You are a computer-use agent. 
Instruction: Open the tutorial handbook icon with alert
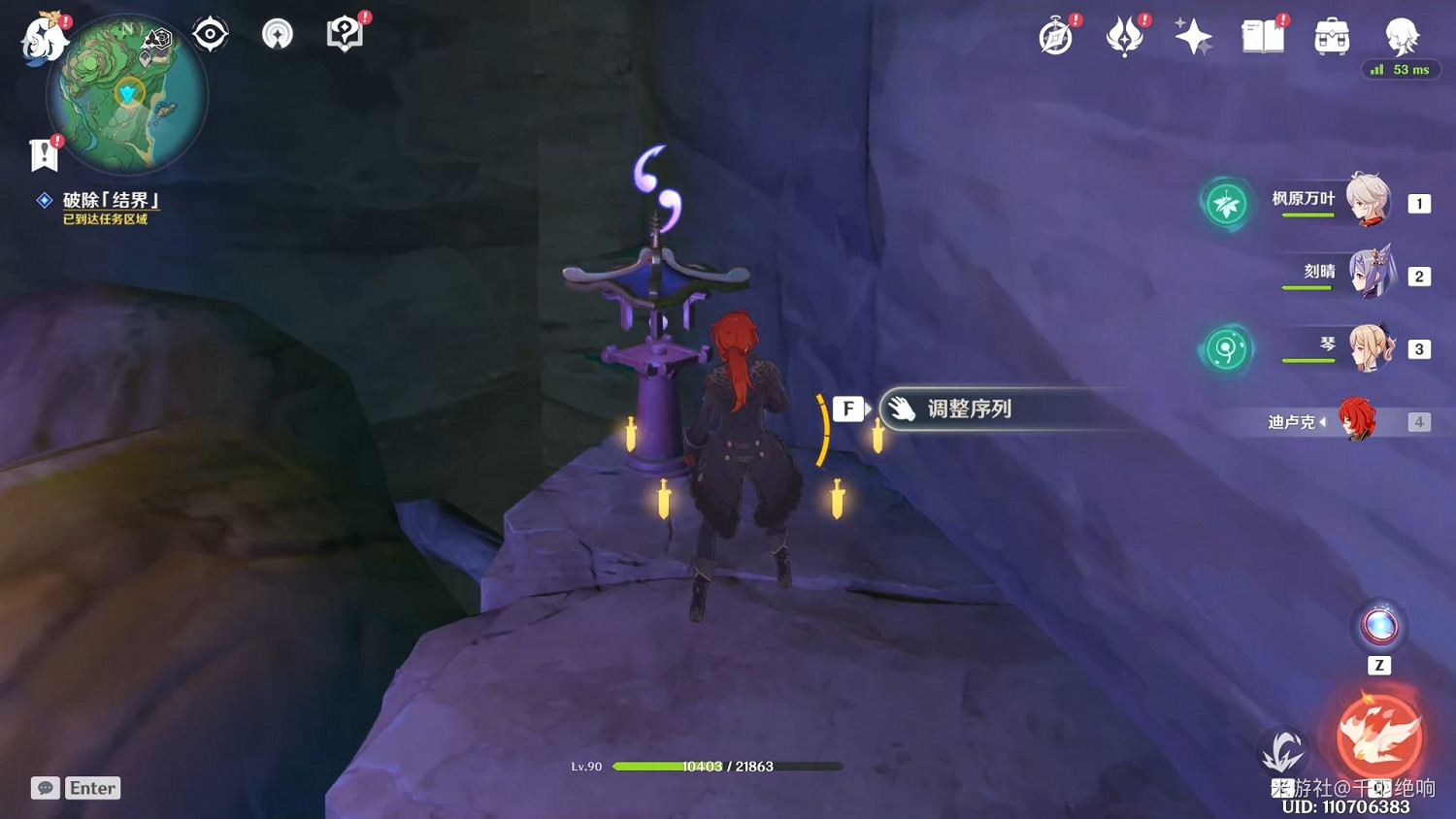[x=345, y=32]
